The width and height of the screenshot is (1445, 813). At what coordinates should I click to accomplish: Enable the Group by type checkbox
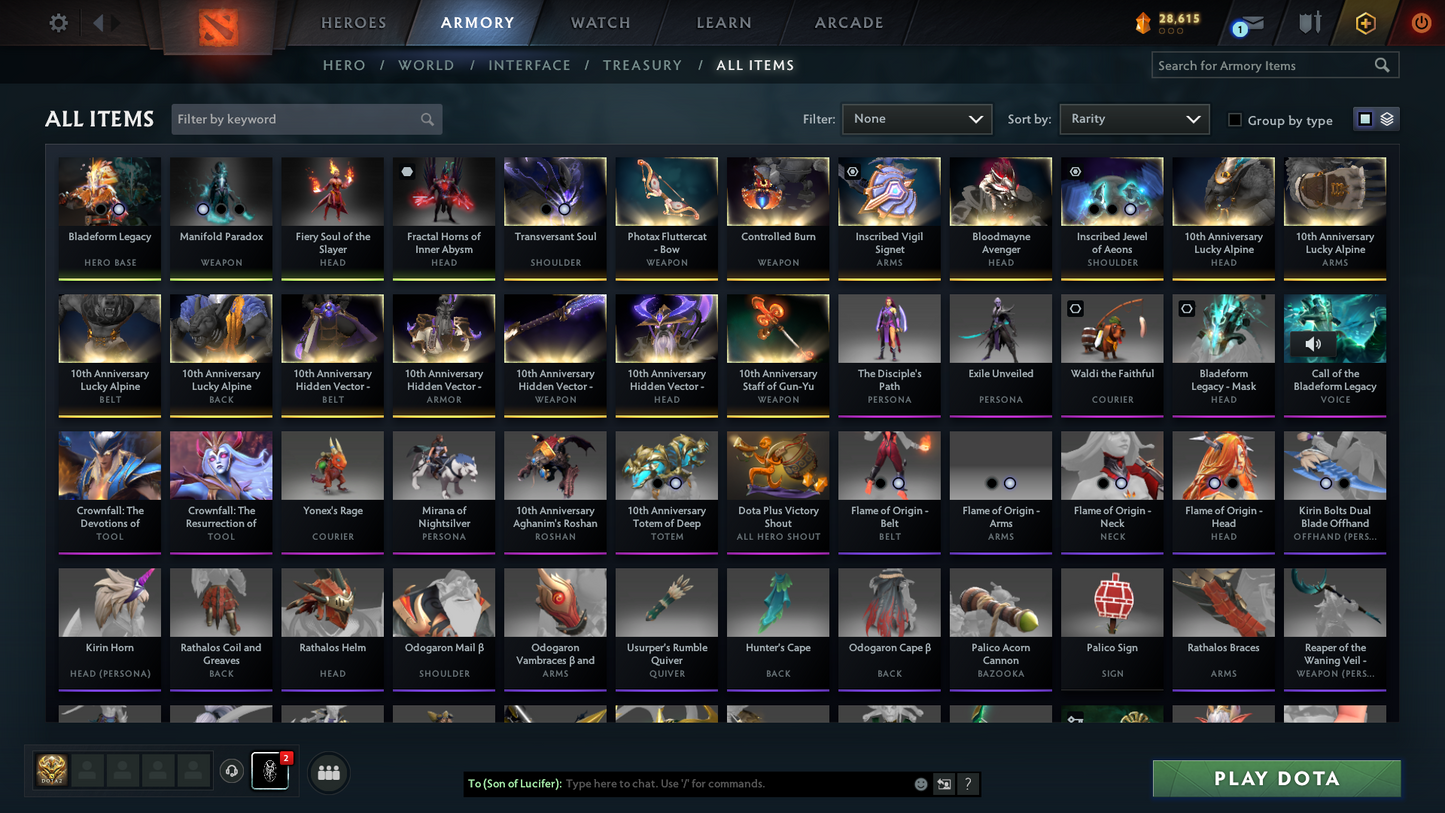click(1235, 120)
